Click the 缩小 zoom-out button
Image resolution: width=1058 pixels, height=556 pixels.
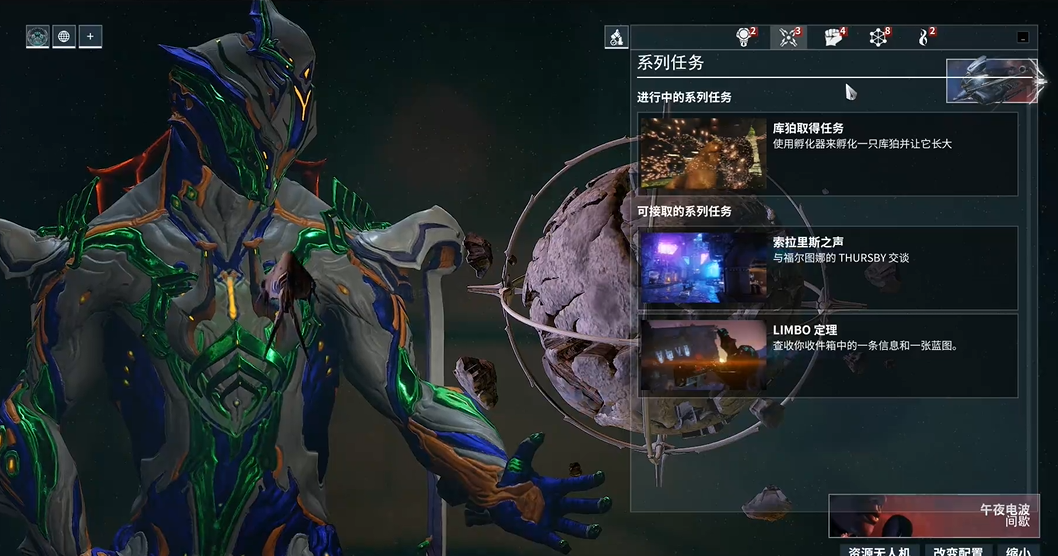tap(1018, 551)
